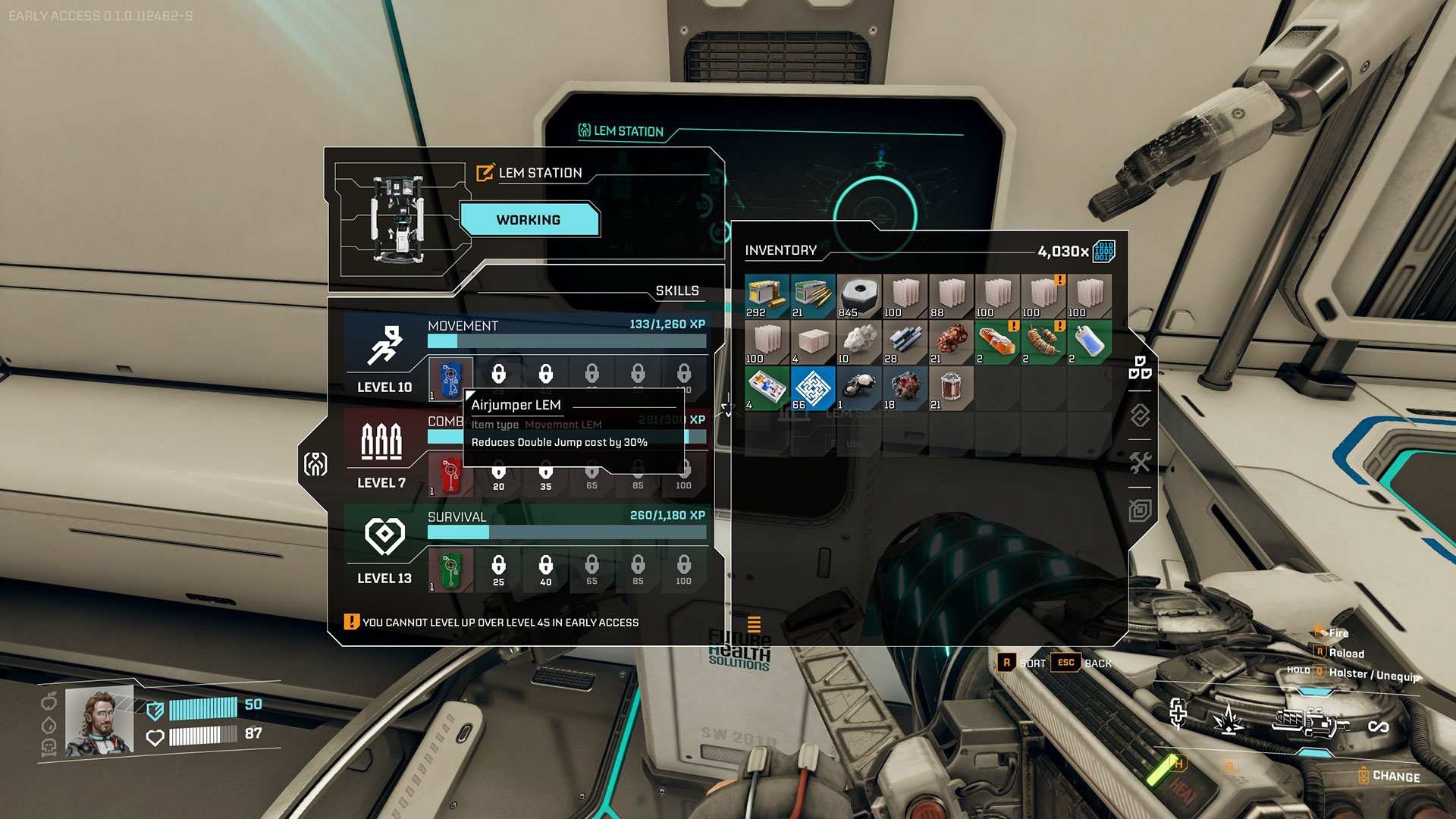The image size is (1456, 819).
Task: Select the LEM station tab on left edge
Action: (x=315, y=463)
